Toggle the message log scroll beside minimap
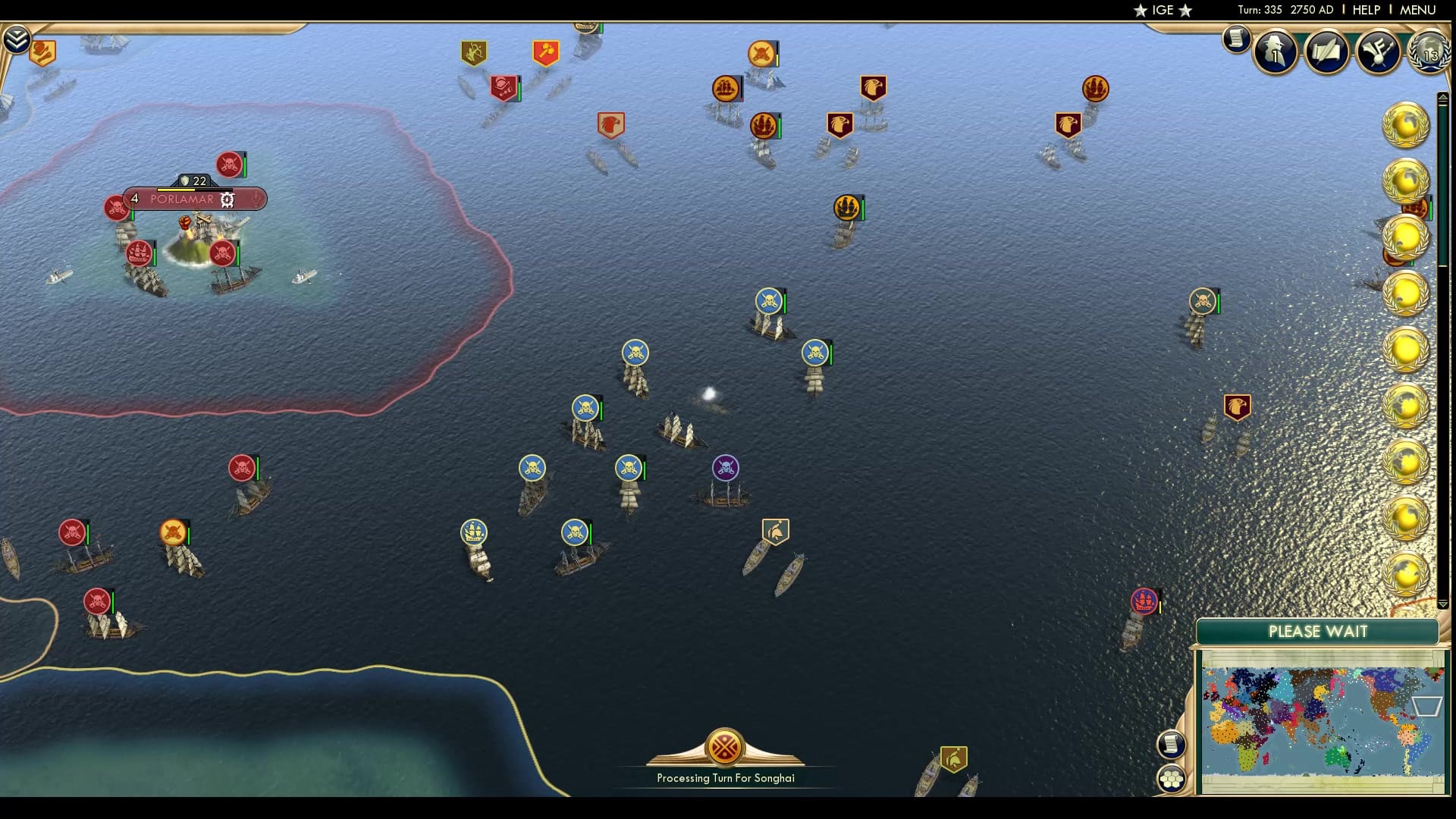This screenshot has height=819, width=1456. click(x=1173, y=743)
